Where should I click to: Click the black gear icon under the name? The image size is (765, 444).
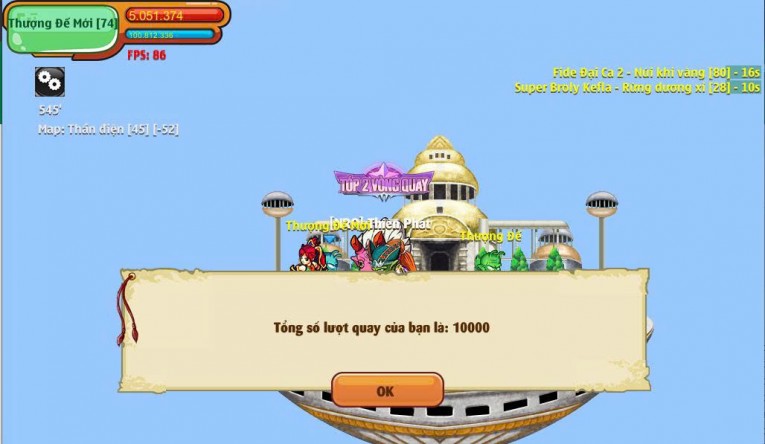pyautogui.click(x=50, y=82)
